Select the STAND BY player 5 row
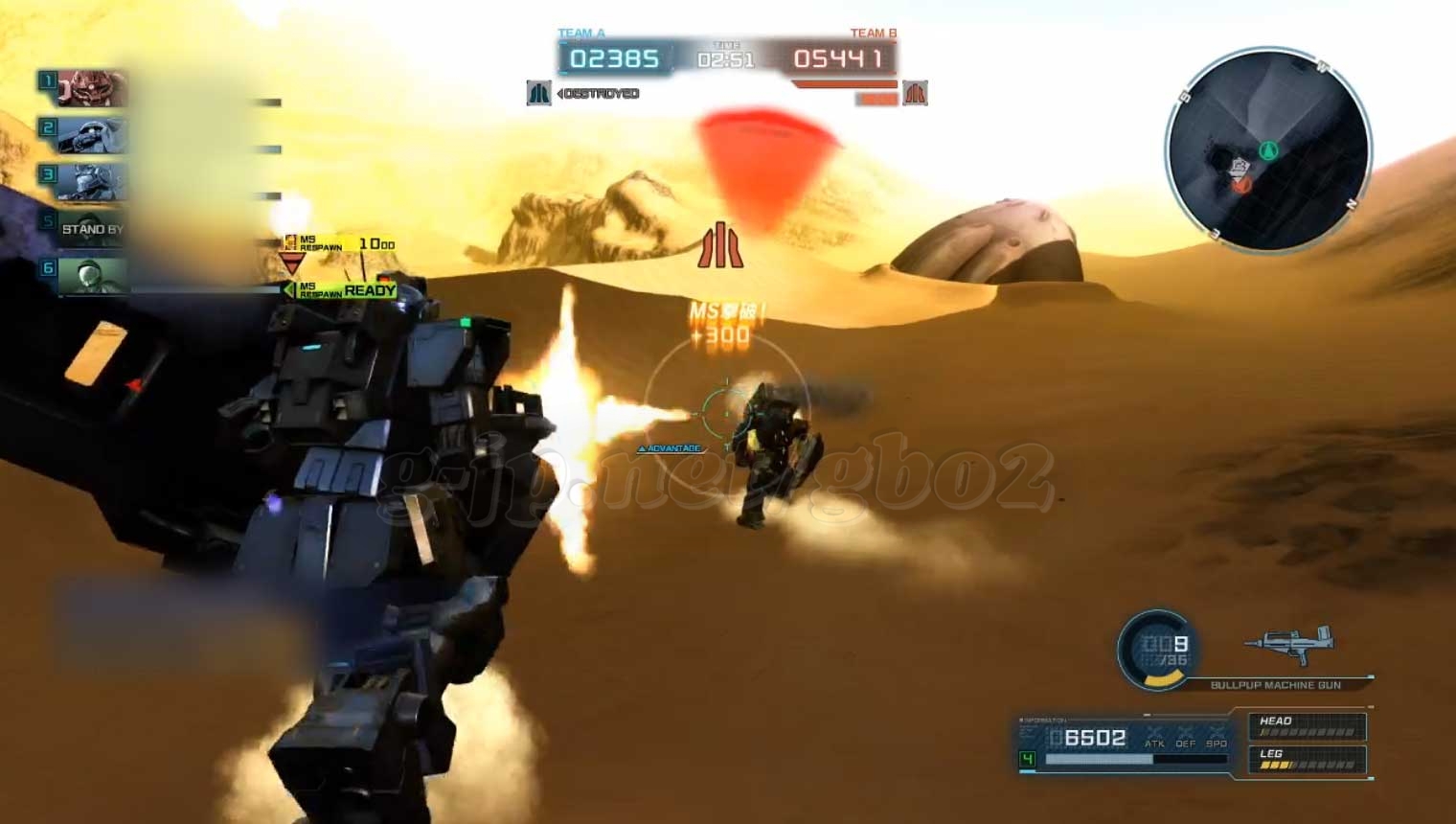Screen dimensions: 1456x824 pyautogui.click(x=92, y=228)
